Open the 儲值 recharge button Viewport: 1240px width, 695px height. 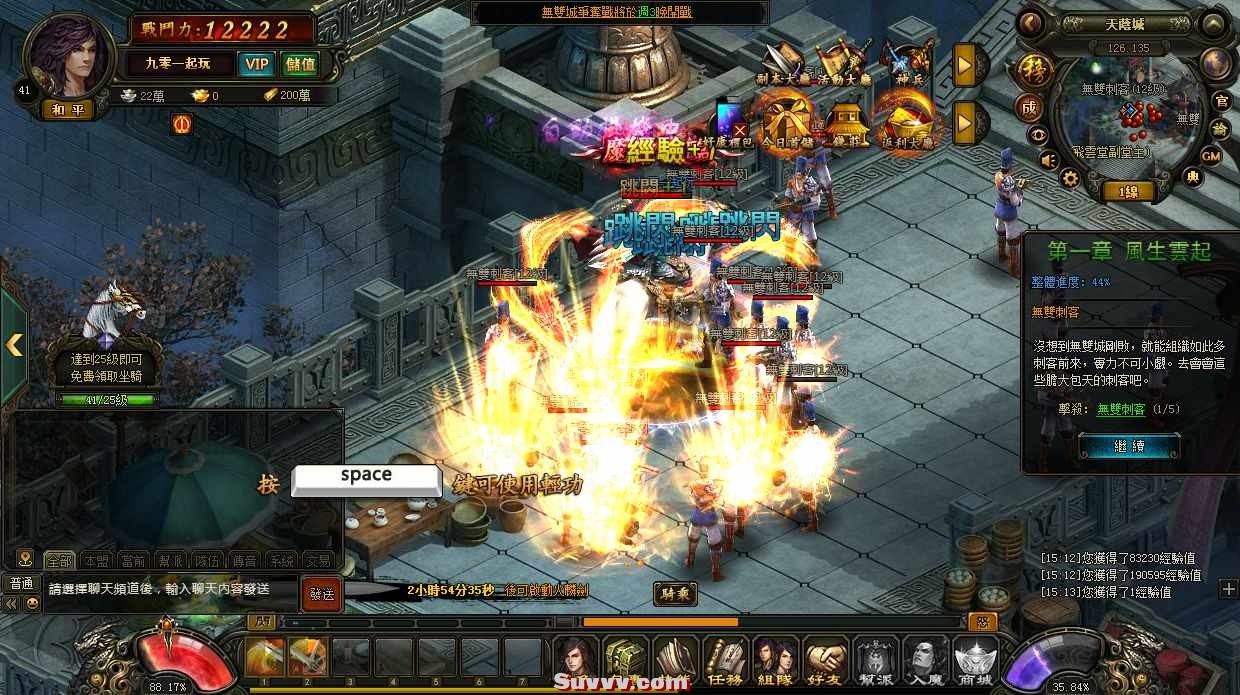point(300,64)
